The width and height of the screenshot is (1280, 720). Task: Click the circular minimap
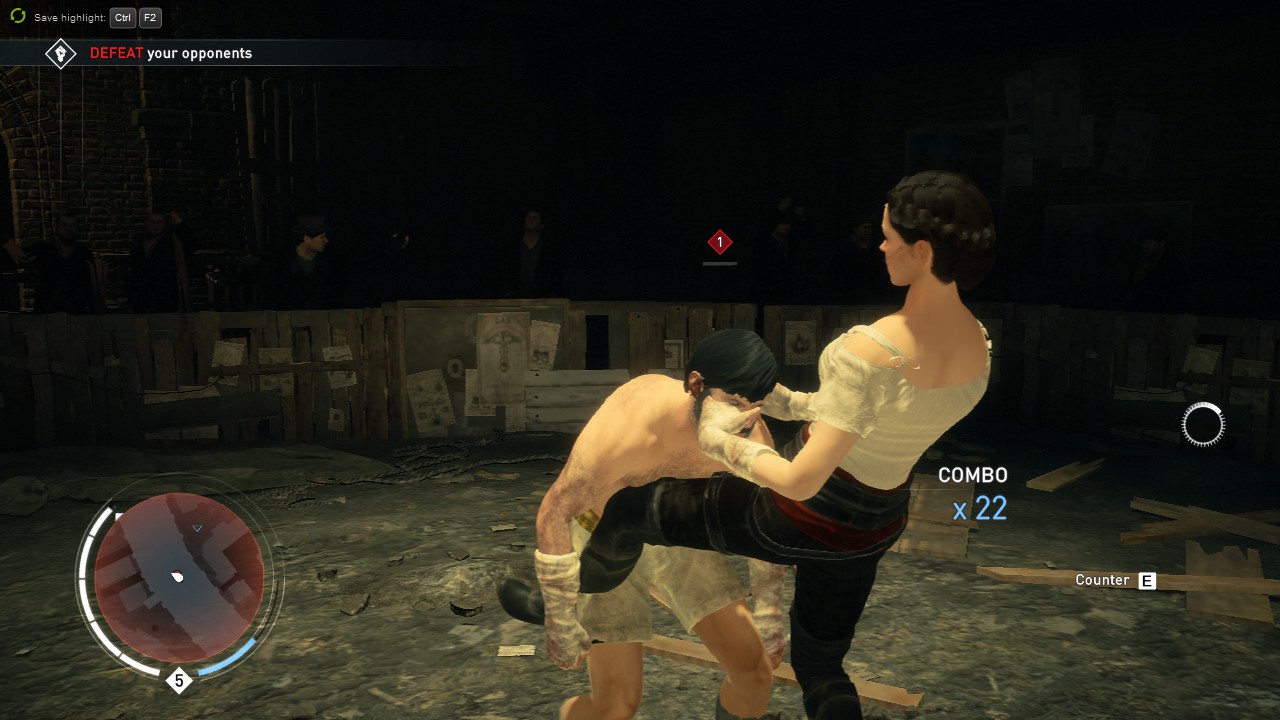[x=179, y=577]
